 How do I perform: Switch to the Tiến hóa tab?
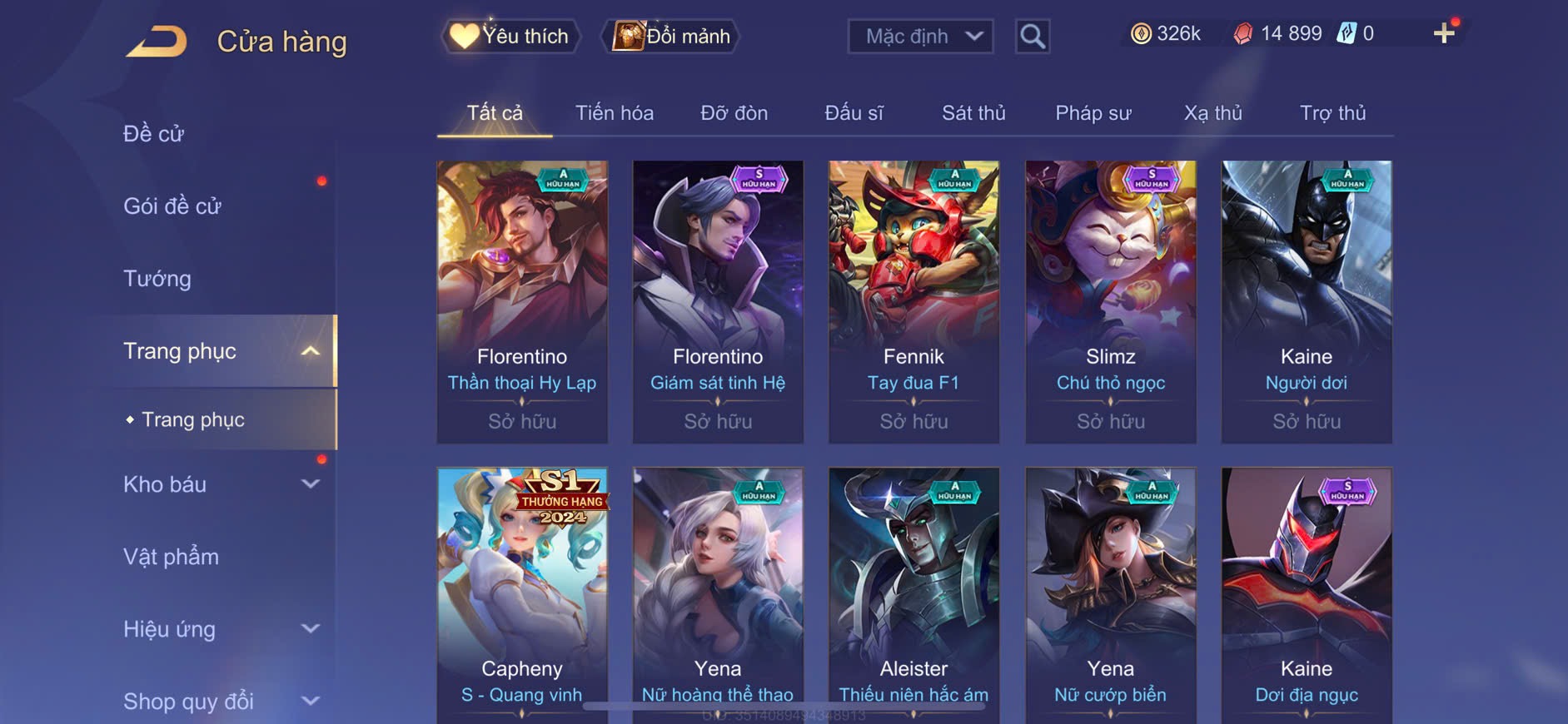pyautogui.click(x=614, y=113)
